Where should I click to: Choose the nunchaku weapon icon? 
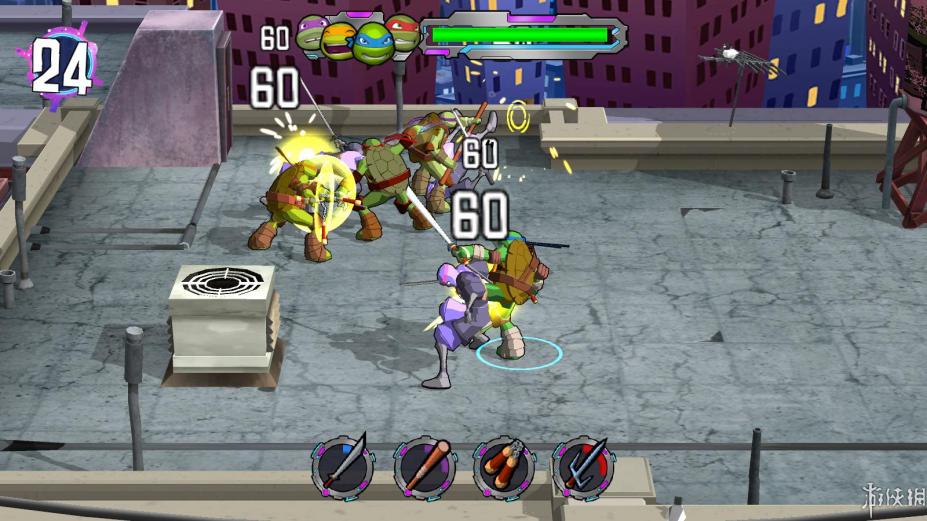502,466
